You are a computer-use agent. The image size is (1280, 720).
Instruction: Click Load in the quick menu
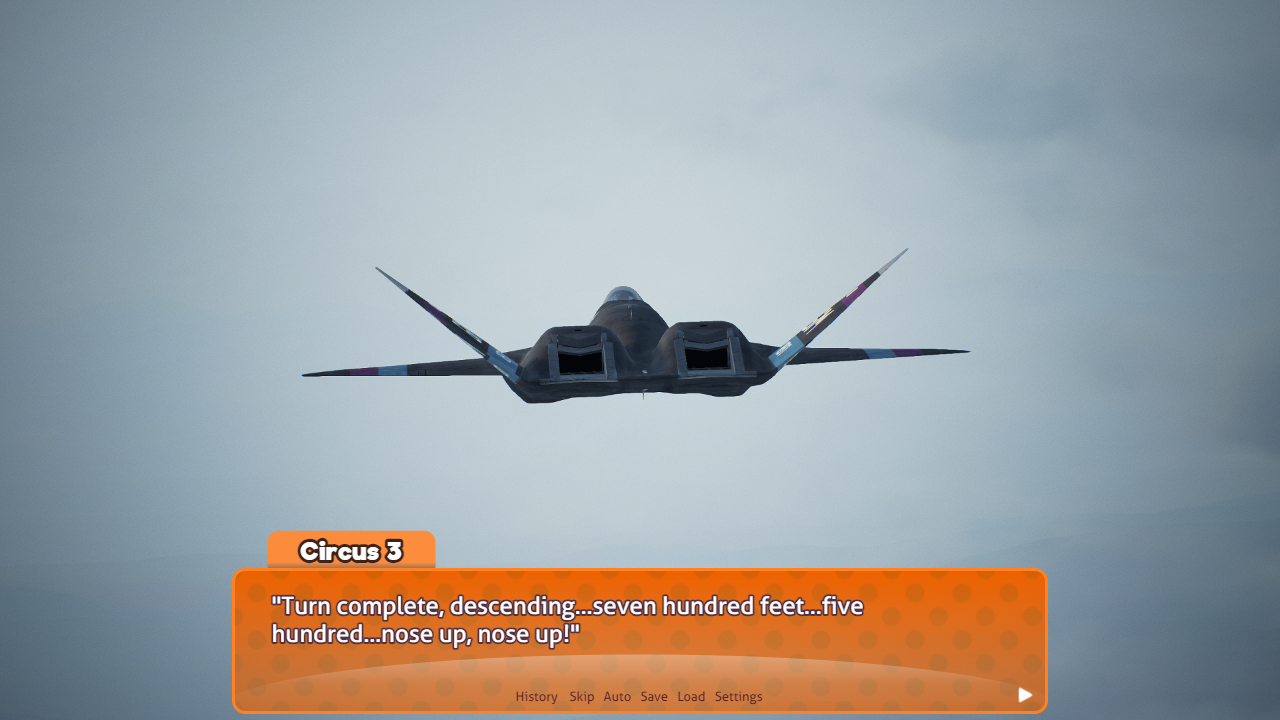pos(691,697)
